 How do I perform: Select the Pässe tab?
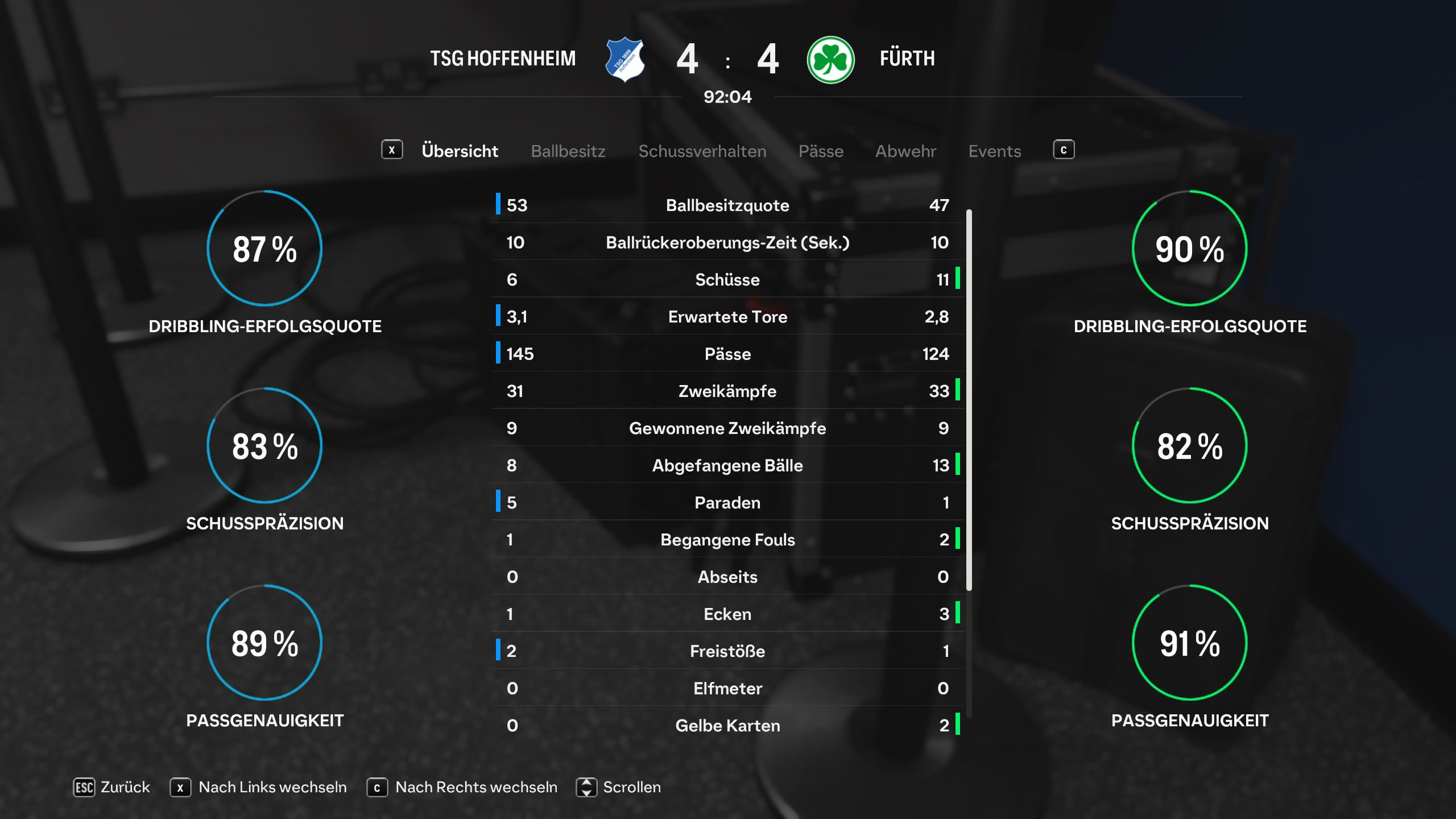(x=821, y=151)
